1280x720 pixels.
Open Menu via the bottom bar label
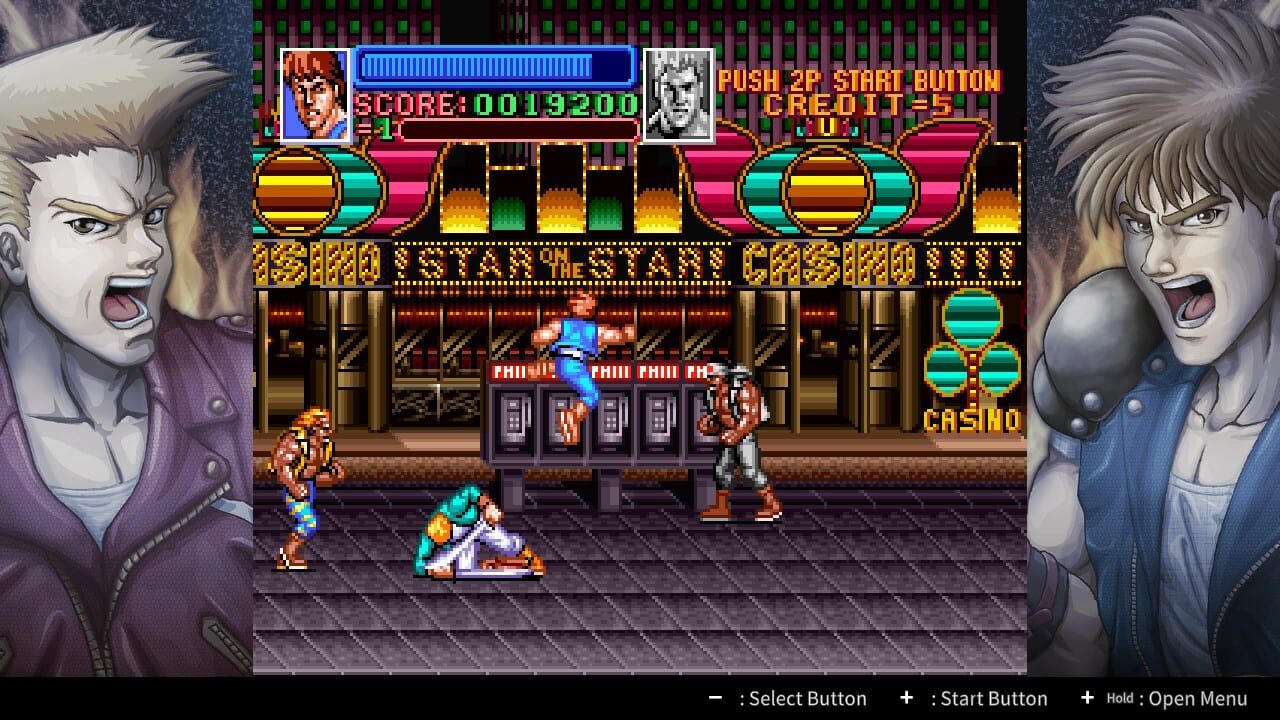1195,698
